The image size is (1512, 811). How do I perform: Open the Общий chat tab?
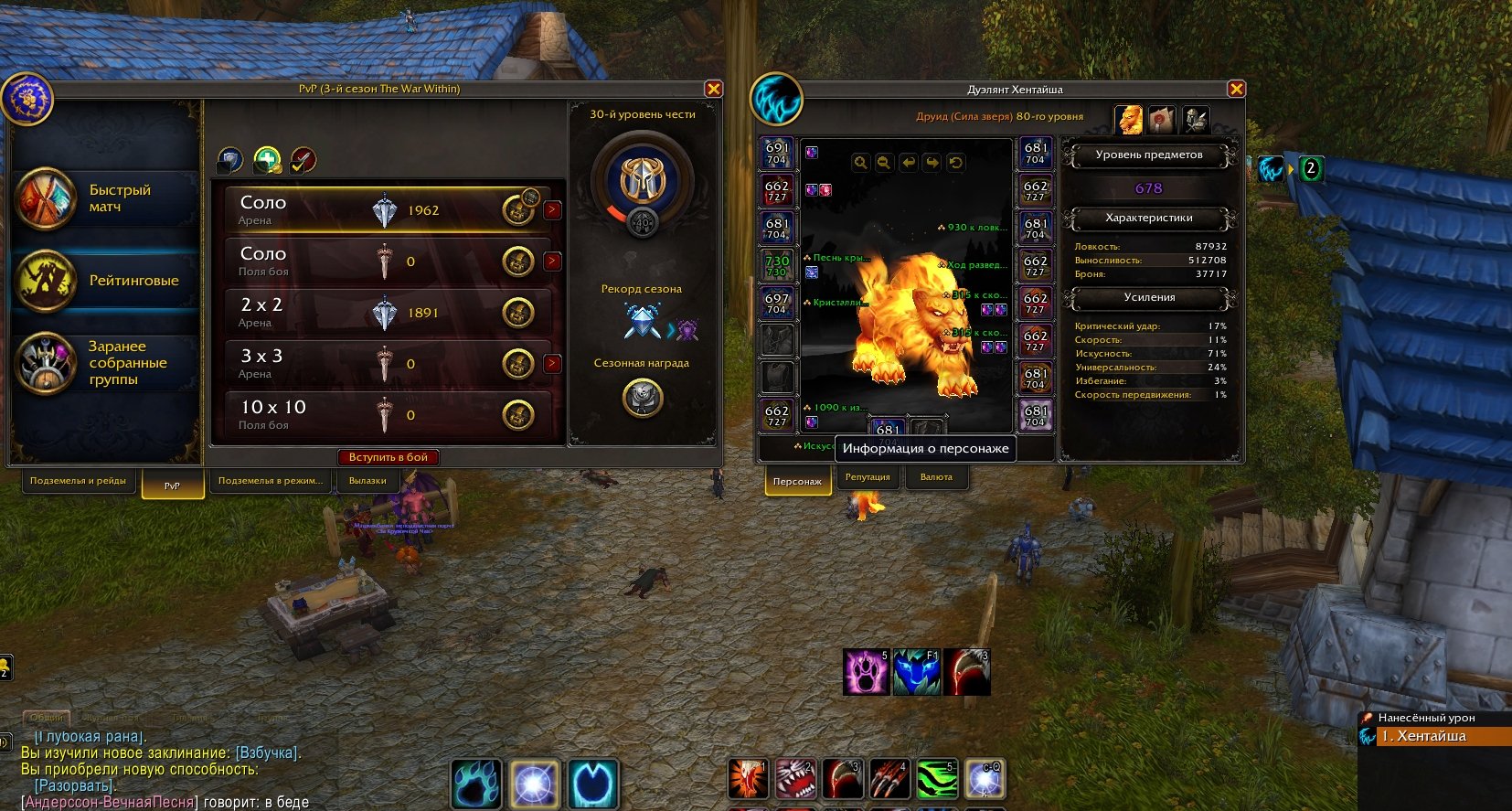tap(46, 718)
